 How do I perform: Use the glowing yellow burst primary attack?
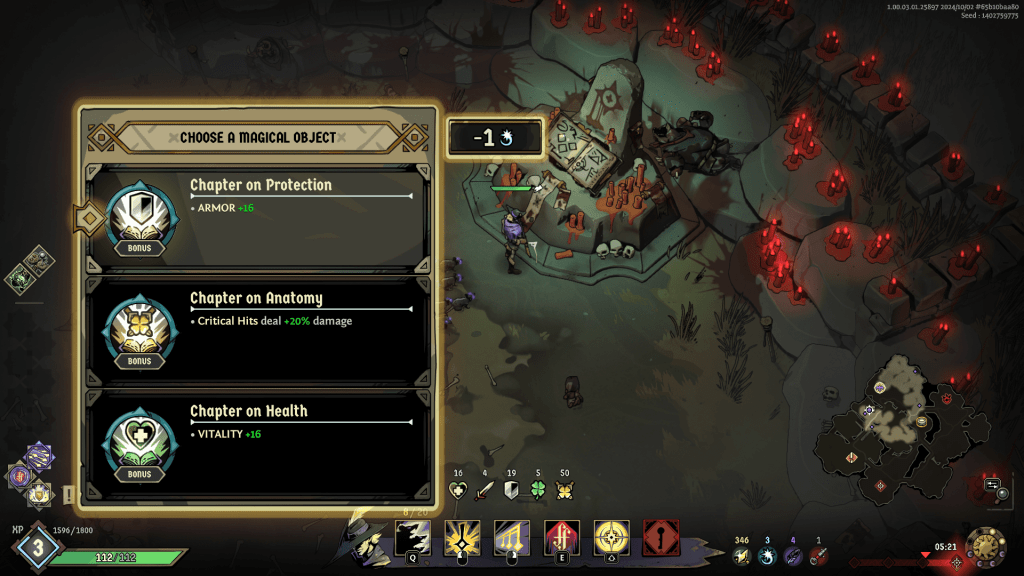click(462, 538)
